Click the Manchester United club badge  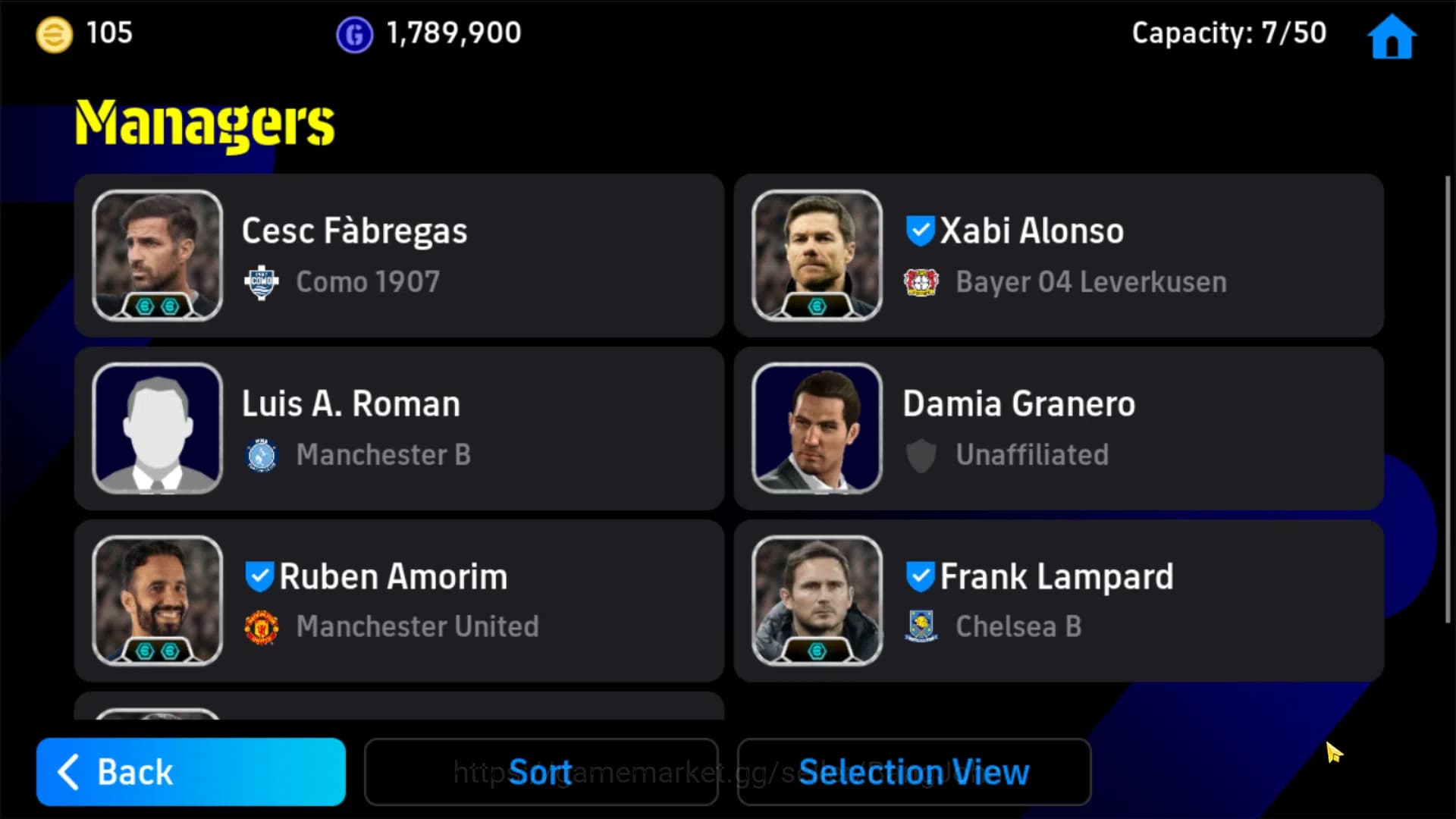coord(261,627)
